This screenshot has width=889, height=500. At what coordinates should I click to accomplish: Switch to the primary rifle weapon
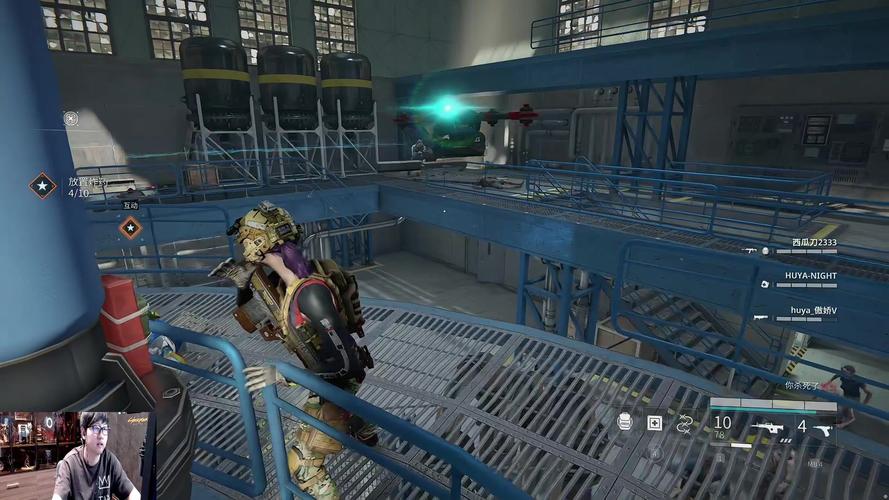pyautogui.click(x=768, y=428)
